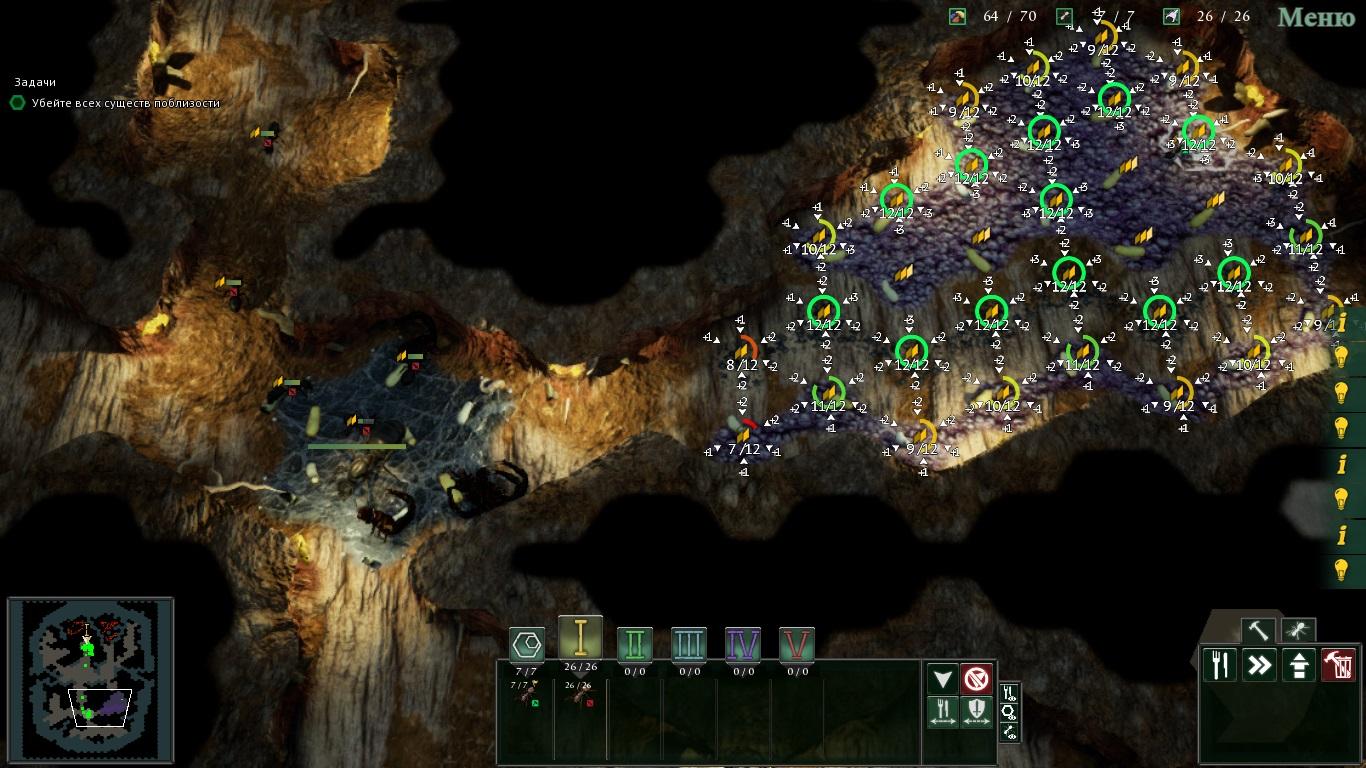Image resolution: width=1366 pixels, height=768 pixels.
Task: Click the minimap
Action: point(90,677)
